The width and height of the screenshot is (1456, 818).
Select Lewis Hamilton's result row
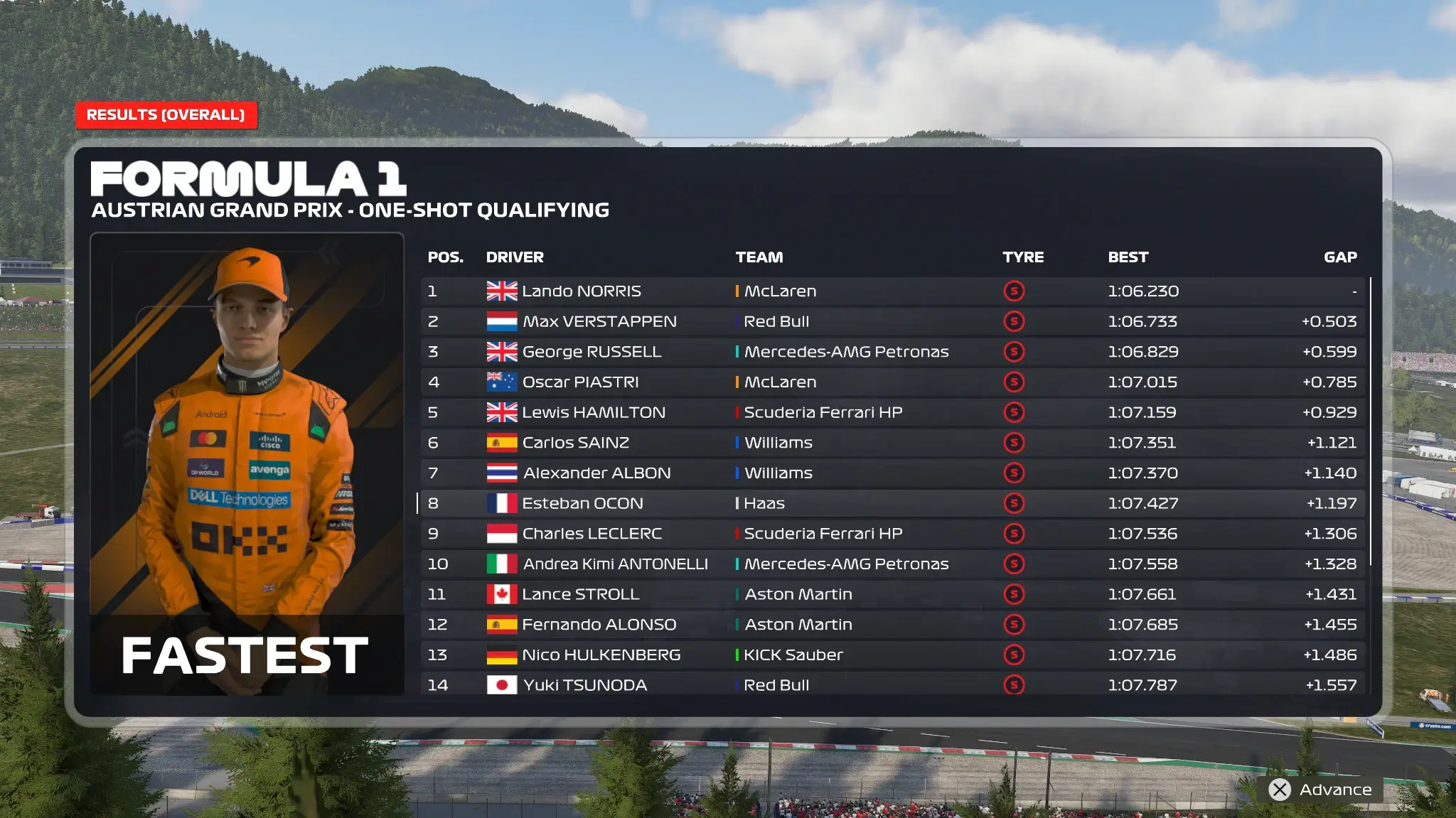click(x=892, y=413)
